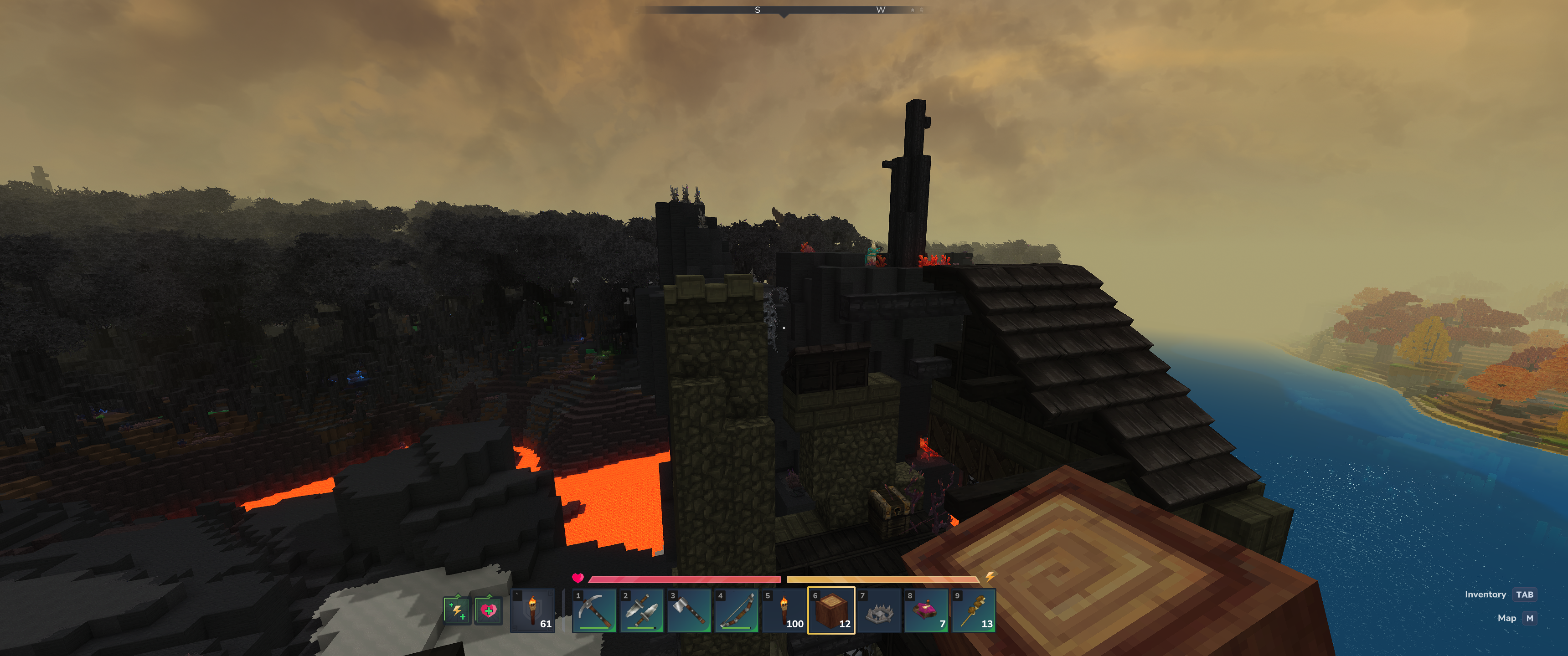The width and height of the screenshot is (1568, 656).
Task: Click the stamina boost lightning buff icon
Action: pos(457,610)
